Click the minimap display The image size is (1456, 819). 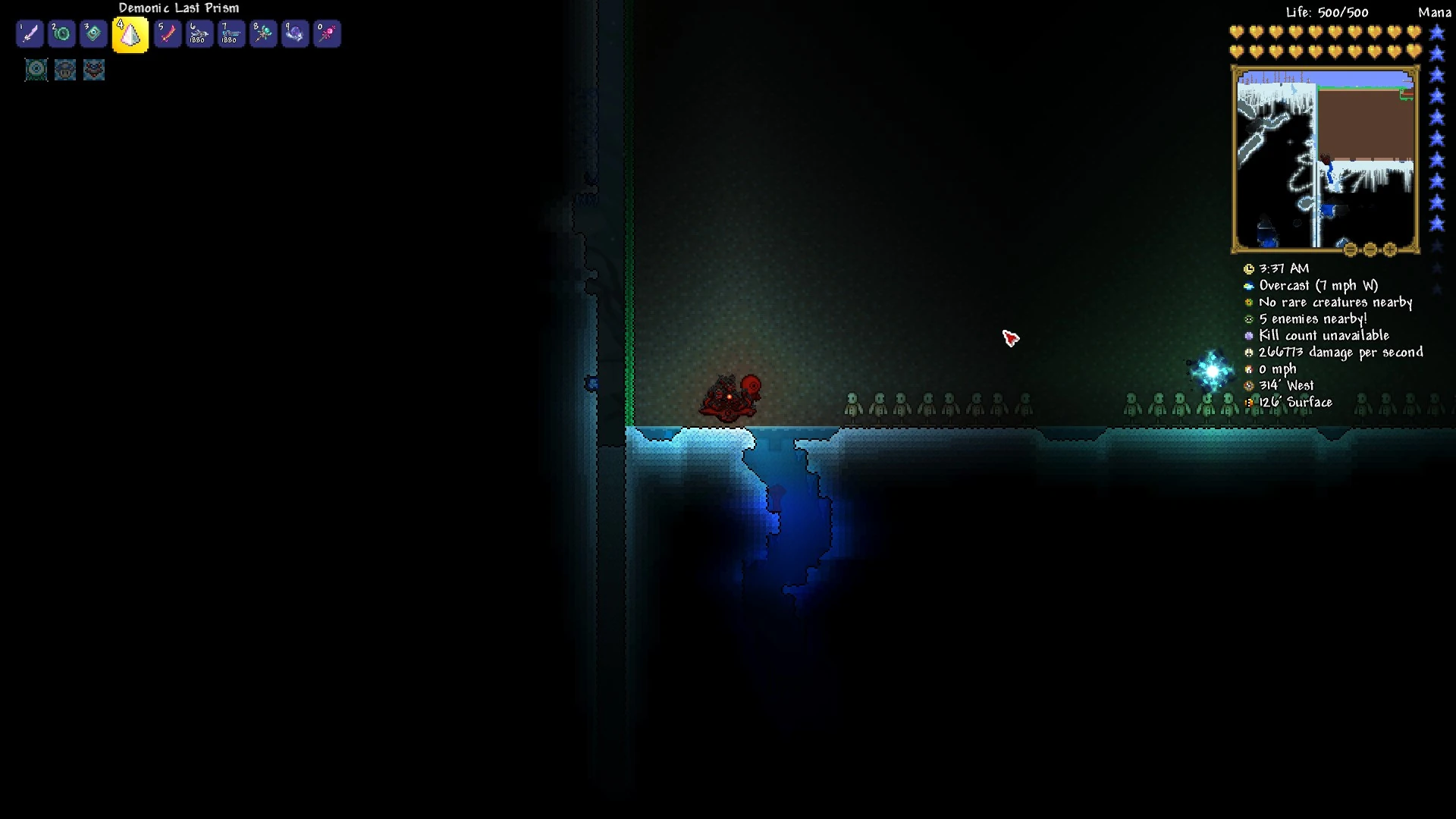(1325, 159)
